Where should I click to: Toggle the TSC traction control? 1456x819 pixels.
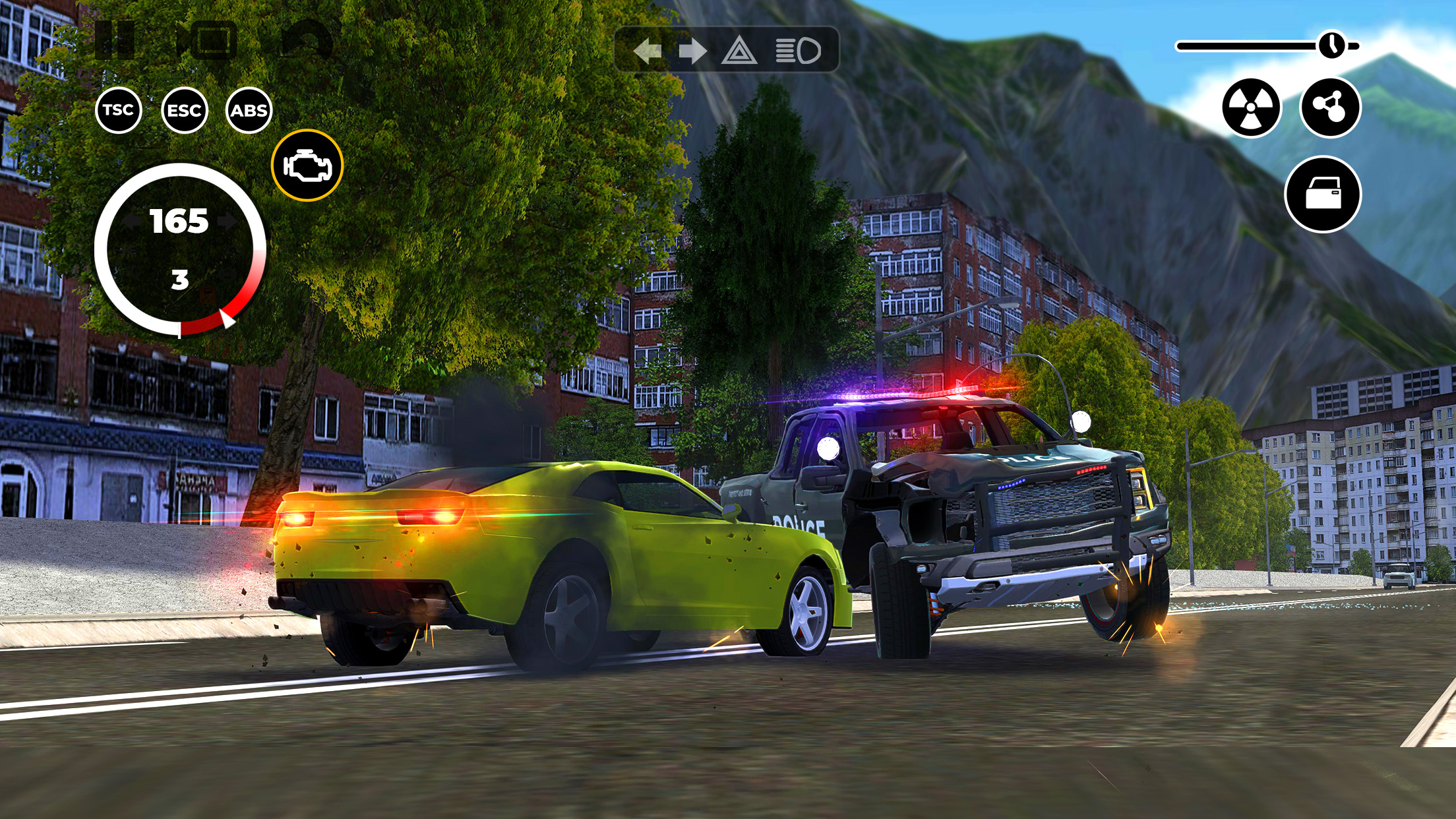(x=119, y=111)
